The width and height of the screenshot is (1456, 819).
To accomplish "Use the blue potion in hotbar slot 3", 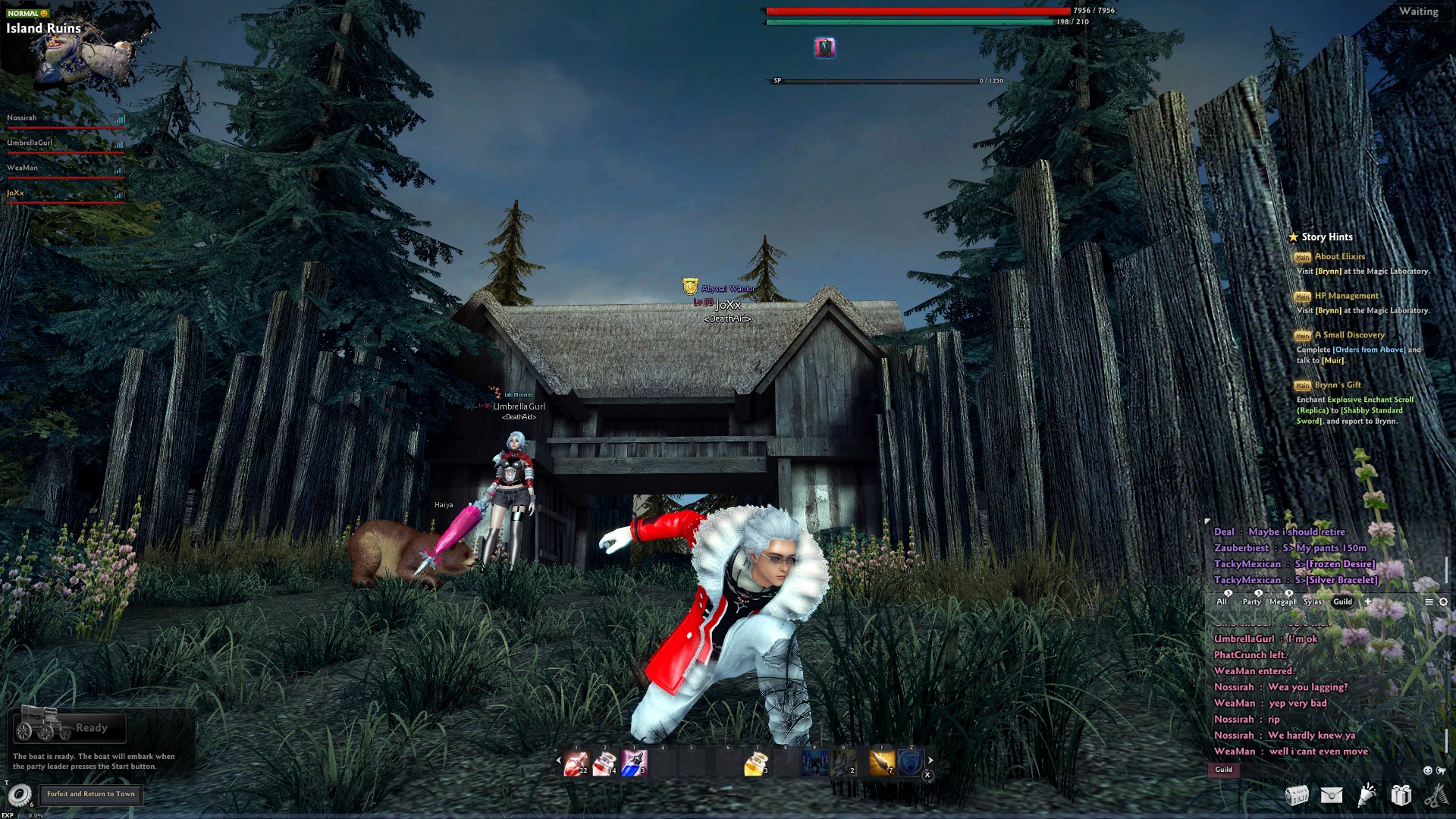I will [x=634, y=763].
